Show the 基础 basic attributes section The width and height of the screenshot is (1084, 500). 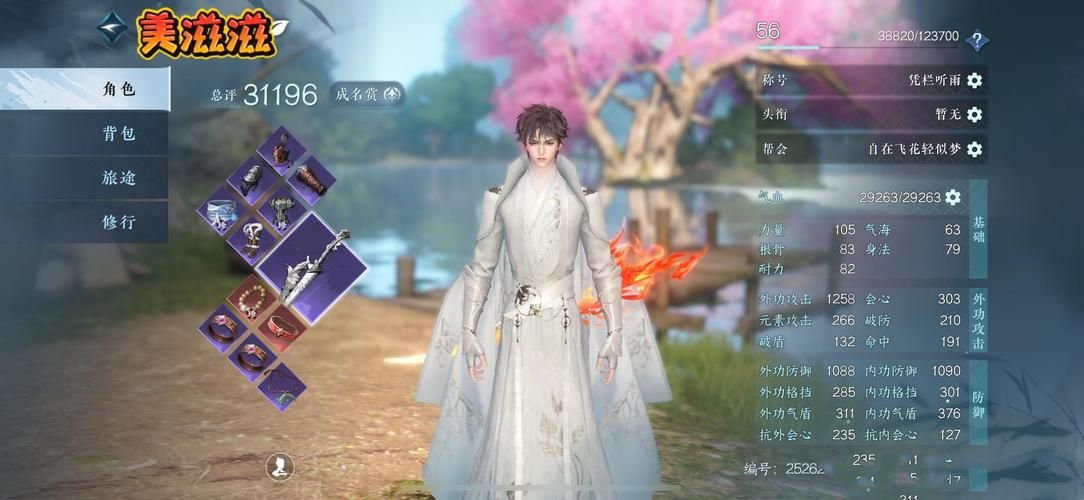pyautogui.click(x=978, y=230)
